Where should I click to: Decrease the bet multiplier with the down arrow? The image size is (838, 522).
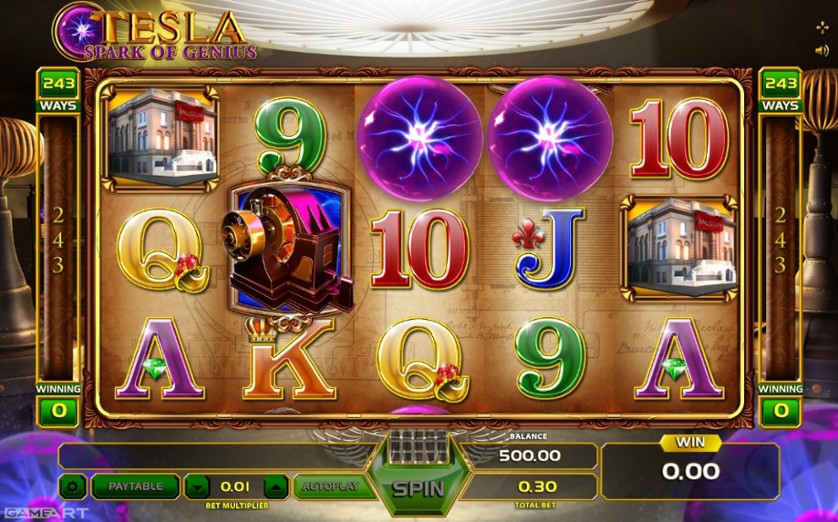coord(199,487)
